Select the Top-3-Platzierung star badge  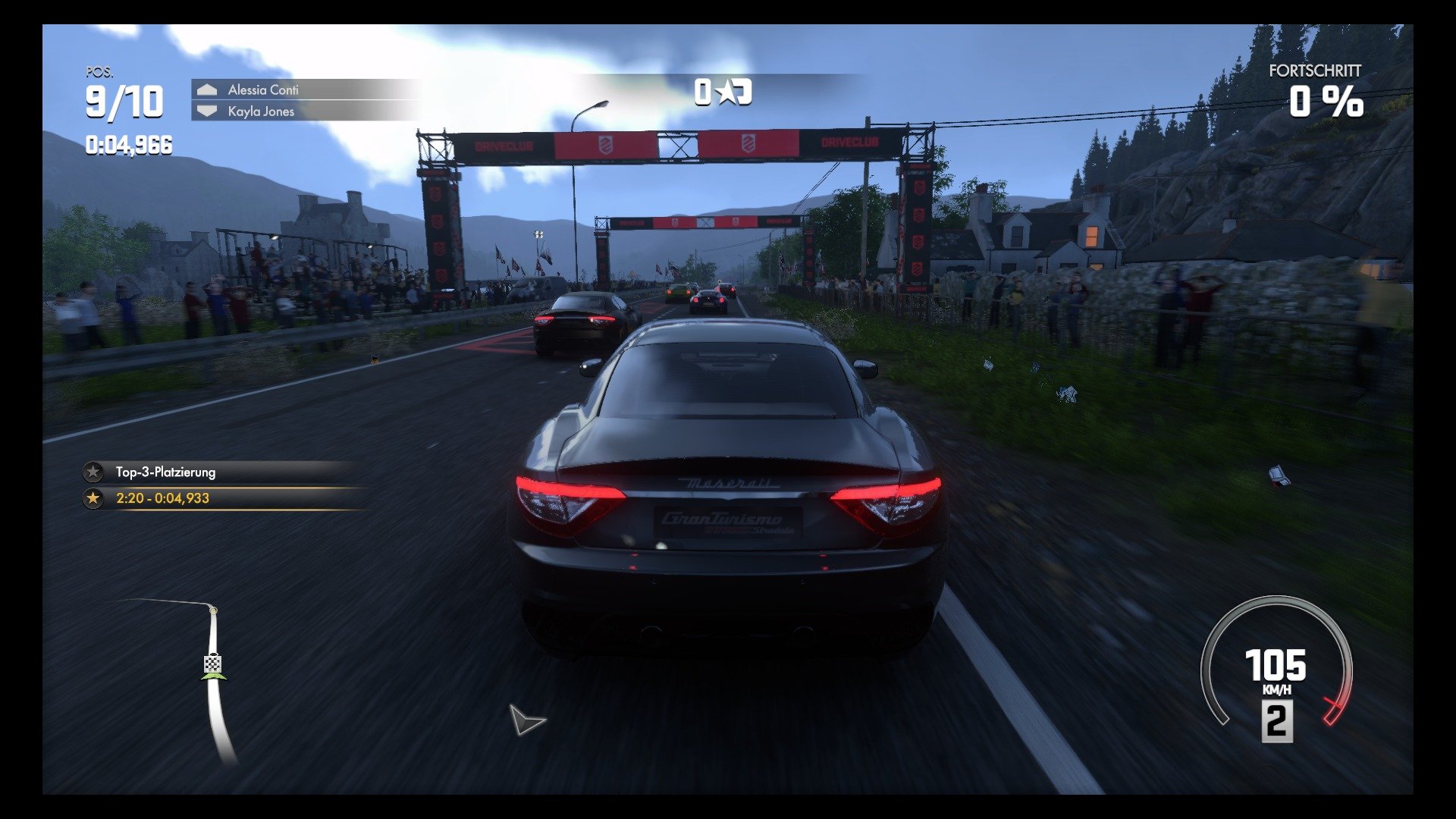[93, 472]
